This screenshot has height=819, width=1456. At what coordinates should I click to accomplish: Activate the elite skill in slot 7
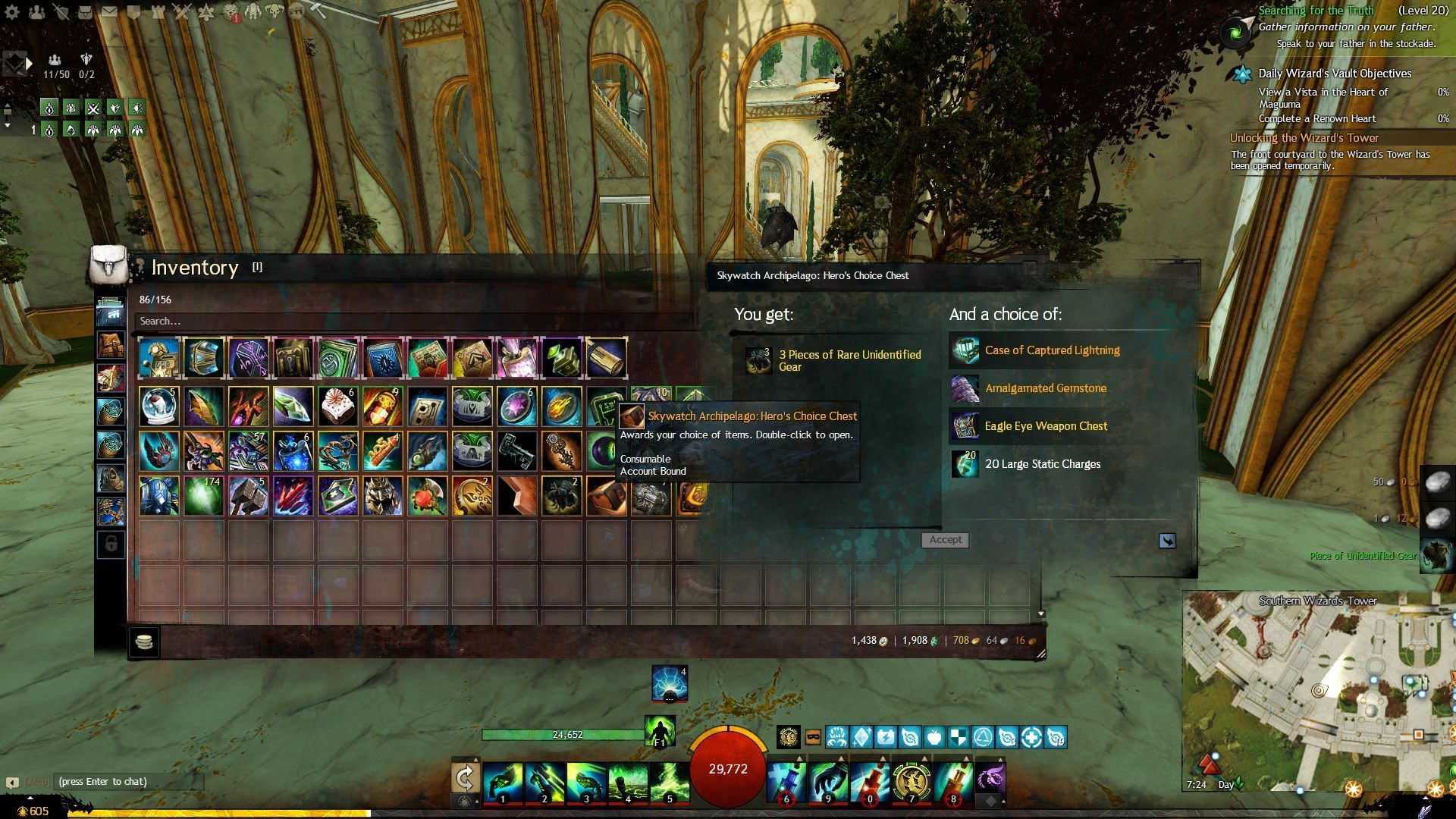pos(912,785)
